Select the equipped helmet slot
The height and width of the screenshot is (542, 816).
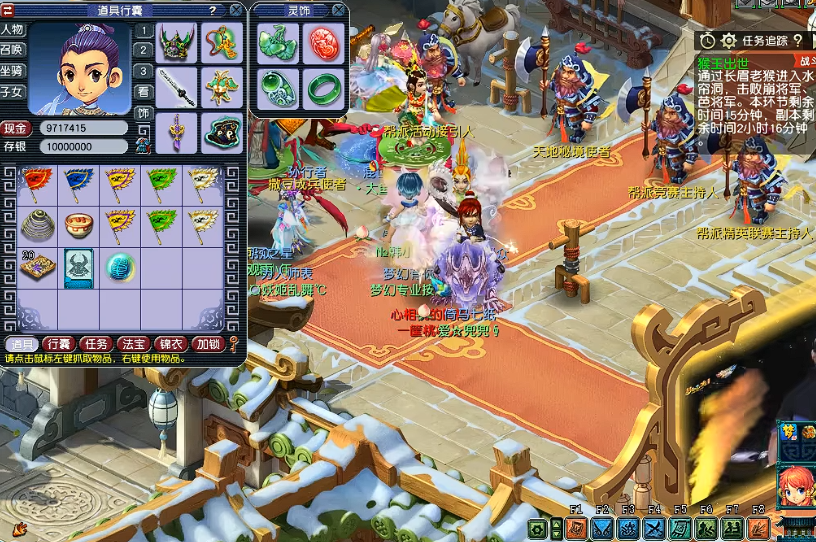pos(177,42)
